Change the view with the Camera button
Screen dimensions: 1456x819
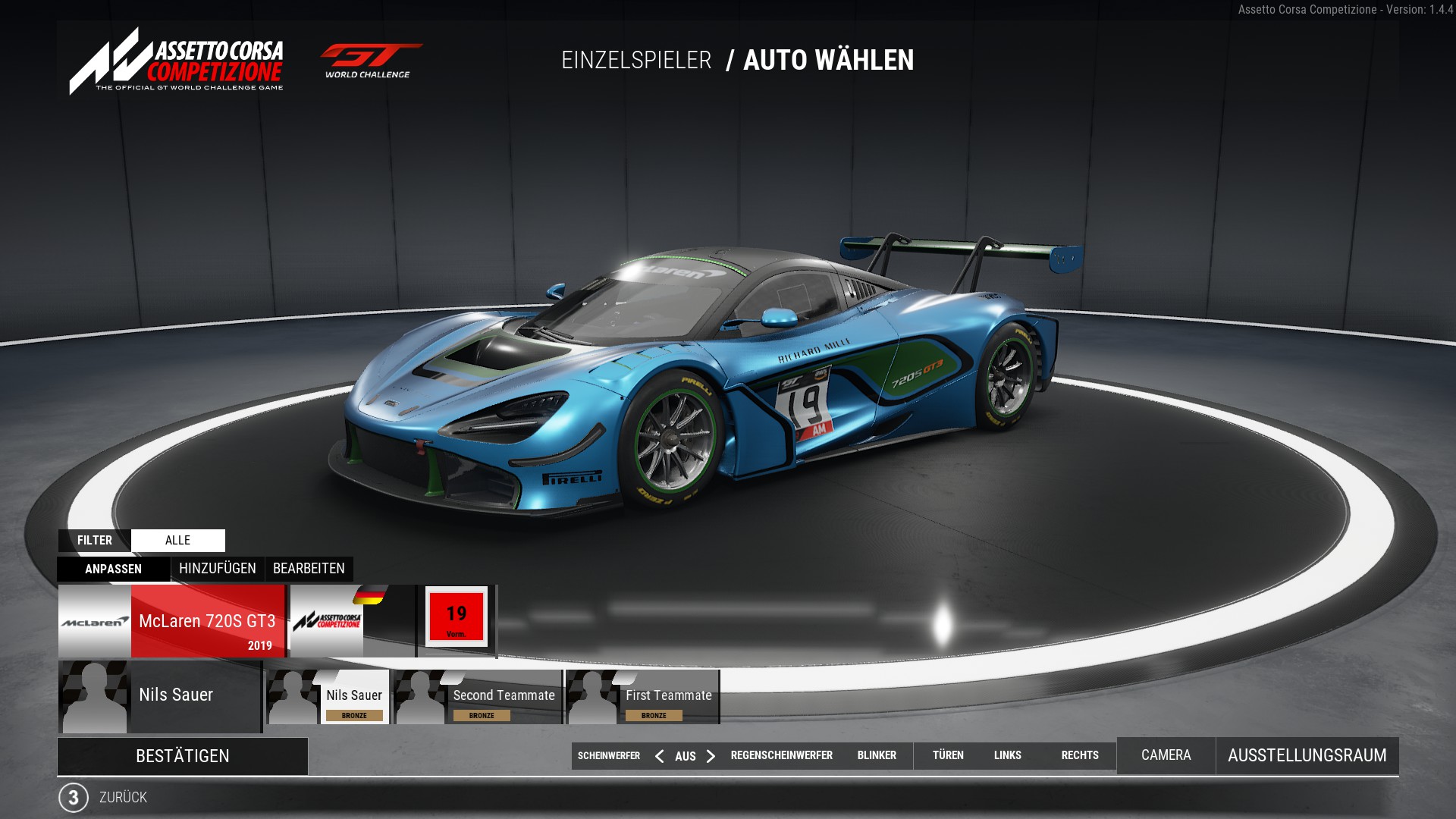tap(1166, 755)
